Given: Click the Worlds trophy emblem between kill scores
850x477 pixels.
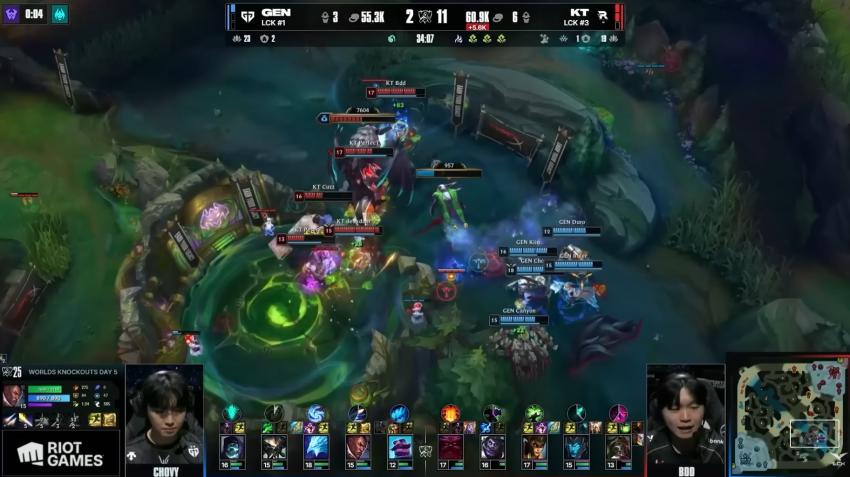Looking at the screenshot, I should point(424,17).
